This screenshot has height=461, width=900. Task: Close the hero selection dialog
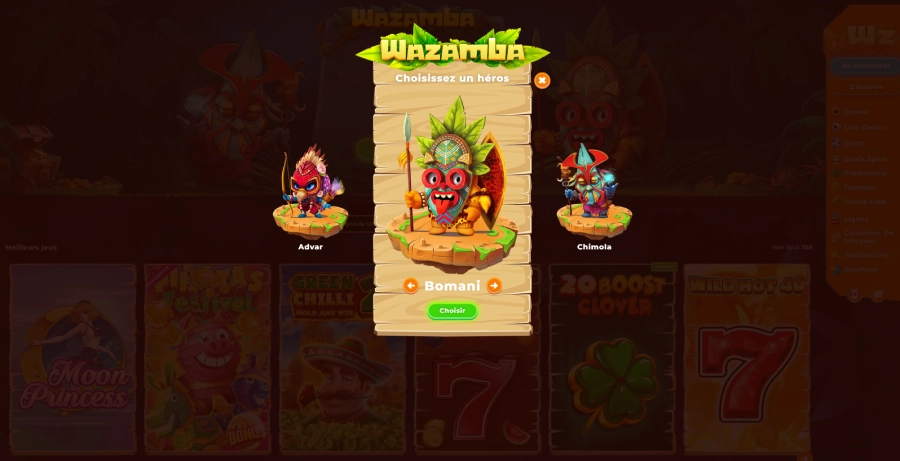(542, 80)
